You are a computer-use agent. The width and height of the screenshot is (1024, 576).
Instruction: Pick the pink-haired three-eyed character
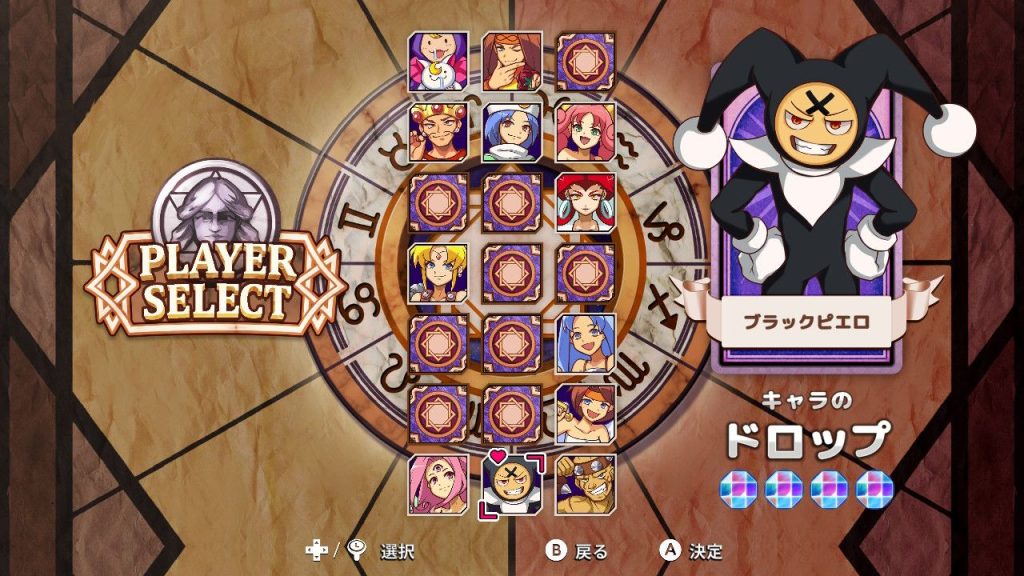(x=438, y=484)
